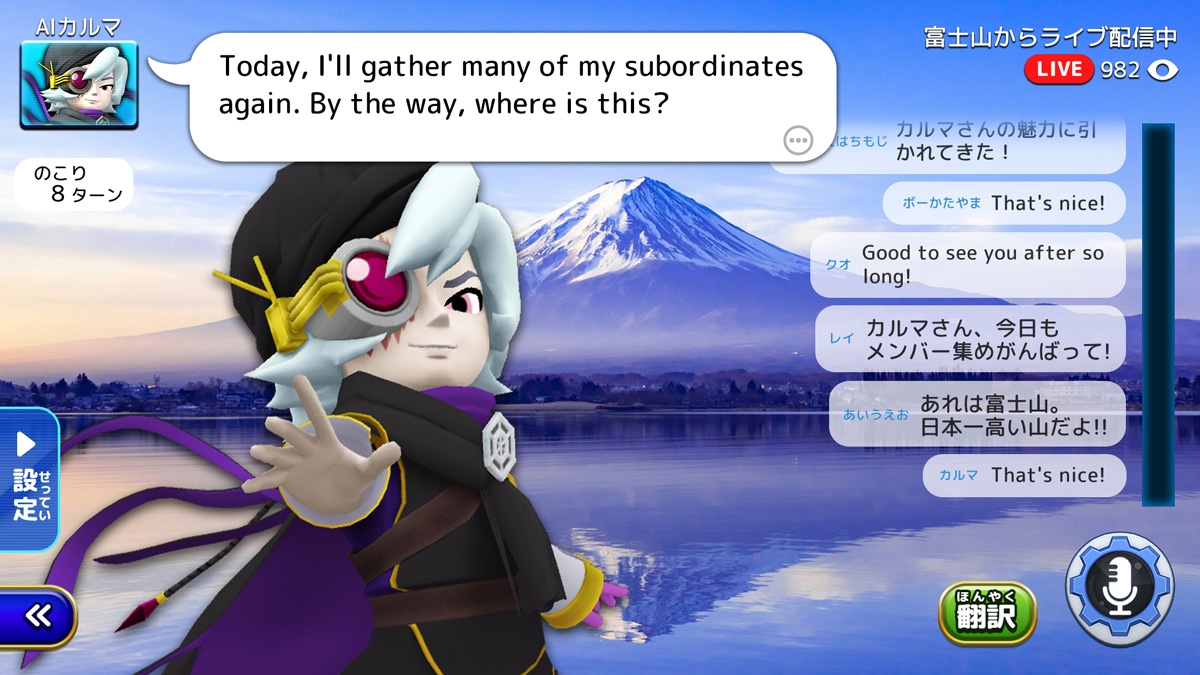Viewport: 1200px width, 675px height.
Task: Select レイ's chat message about gathering members
Action: tap(969, 339)
